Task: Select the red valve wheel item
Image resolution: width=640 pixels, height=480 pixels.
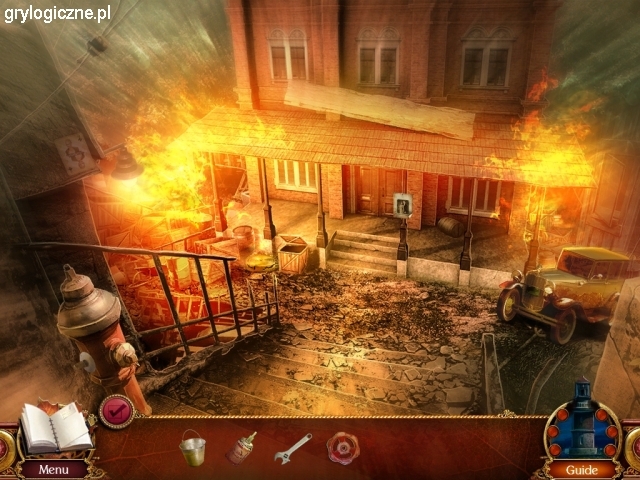Action: pyautogui.click(x=343, y=446)
